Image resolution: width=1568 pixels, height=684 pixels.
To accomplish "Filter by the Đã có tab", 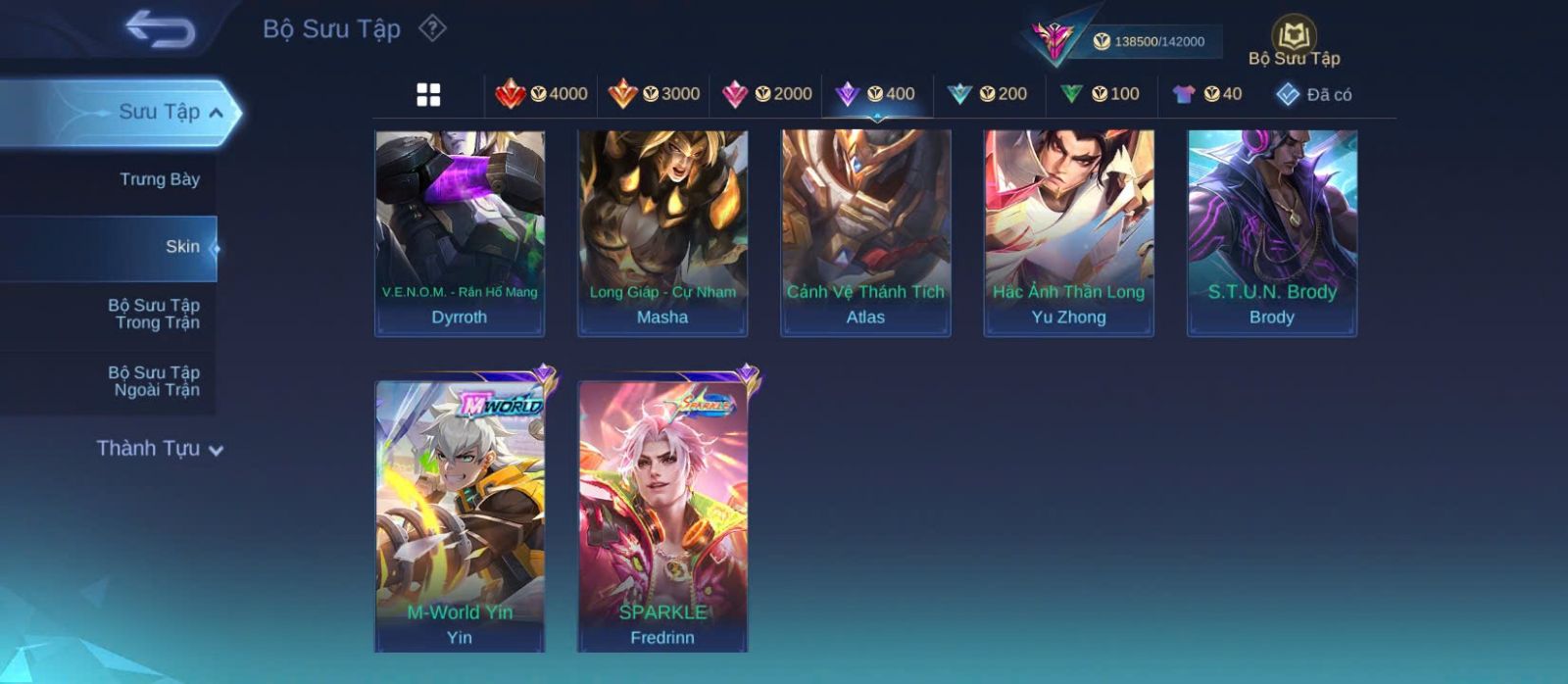I will (1313, 94).
